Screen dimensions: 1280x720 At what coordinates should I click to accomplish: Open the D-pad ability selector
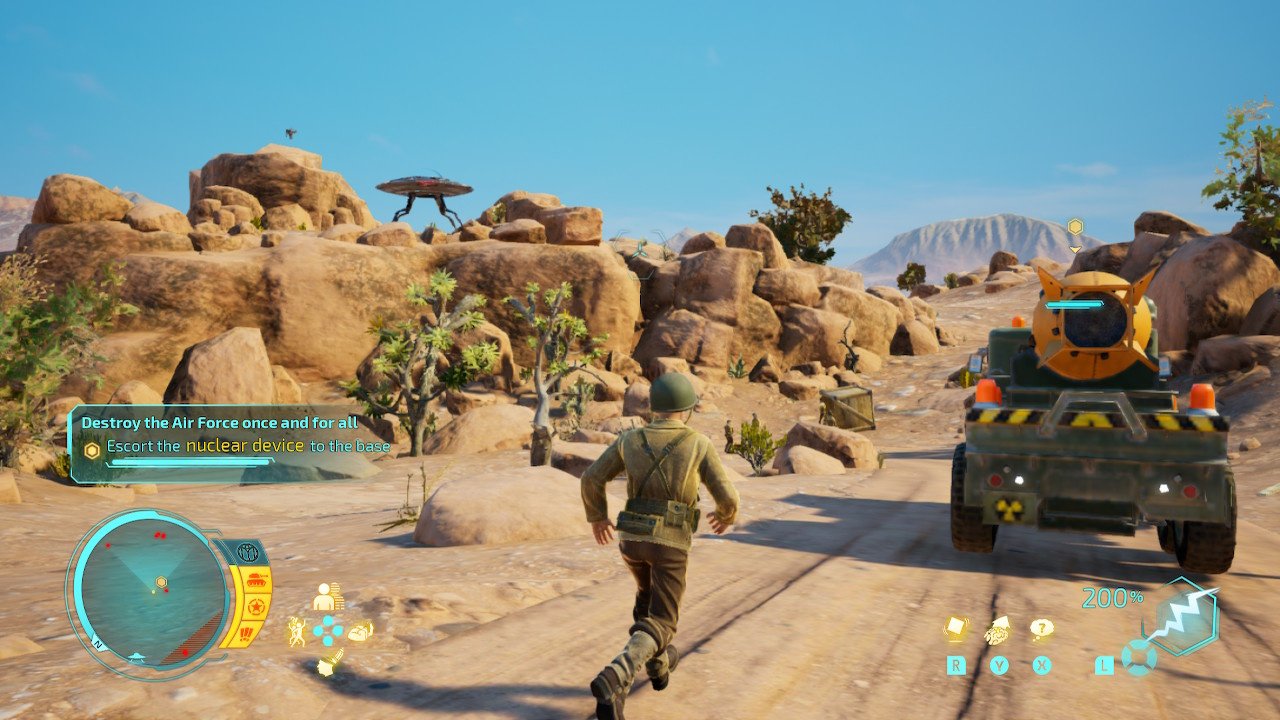pos(328,630)
